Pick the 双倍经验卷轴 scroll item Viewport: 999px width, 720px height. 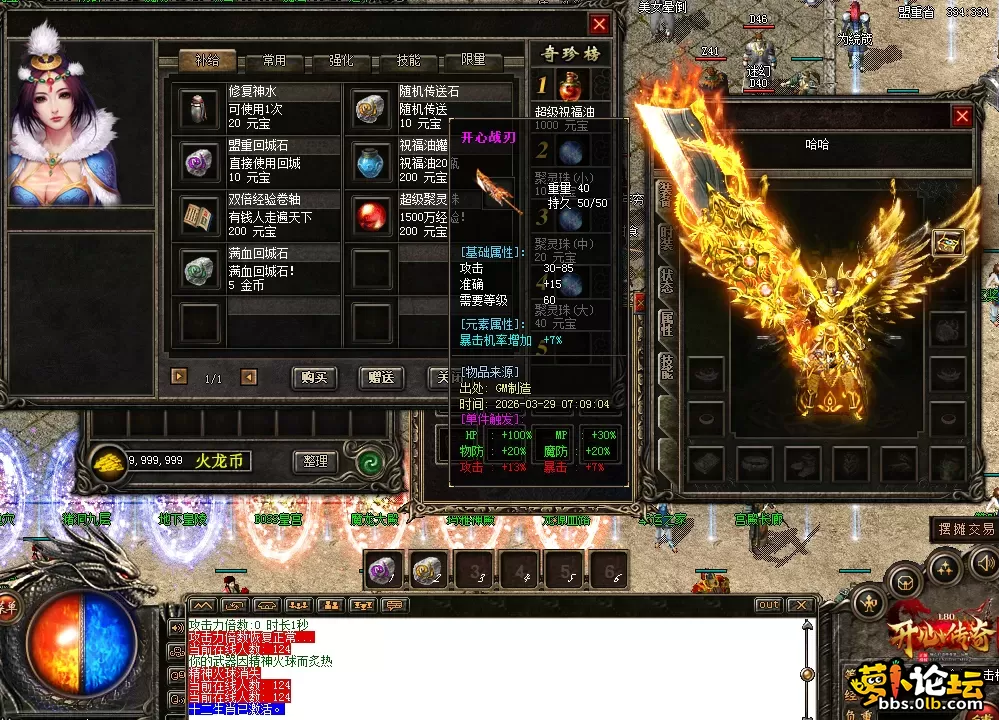(199, 215)
